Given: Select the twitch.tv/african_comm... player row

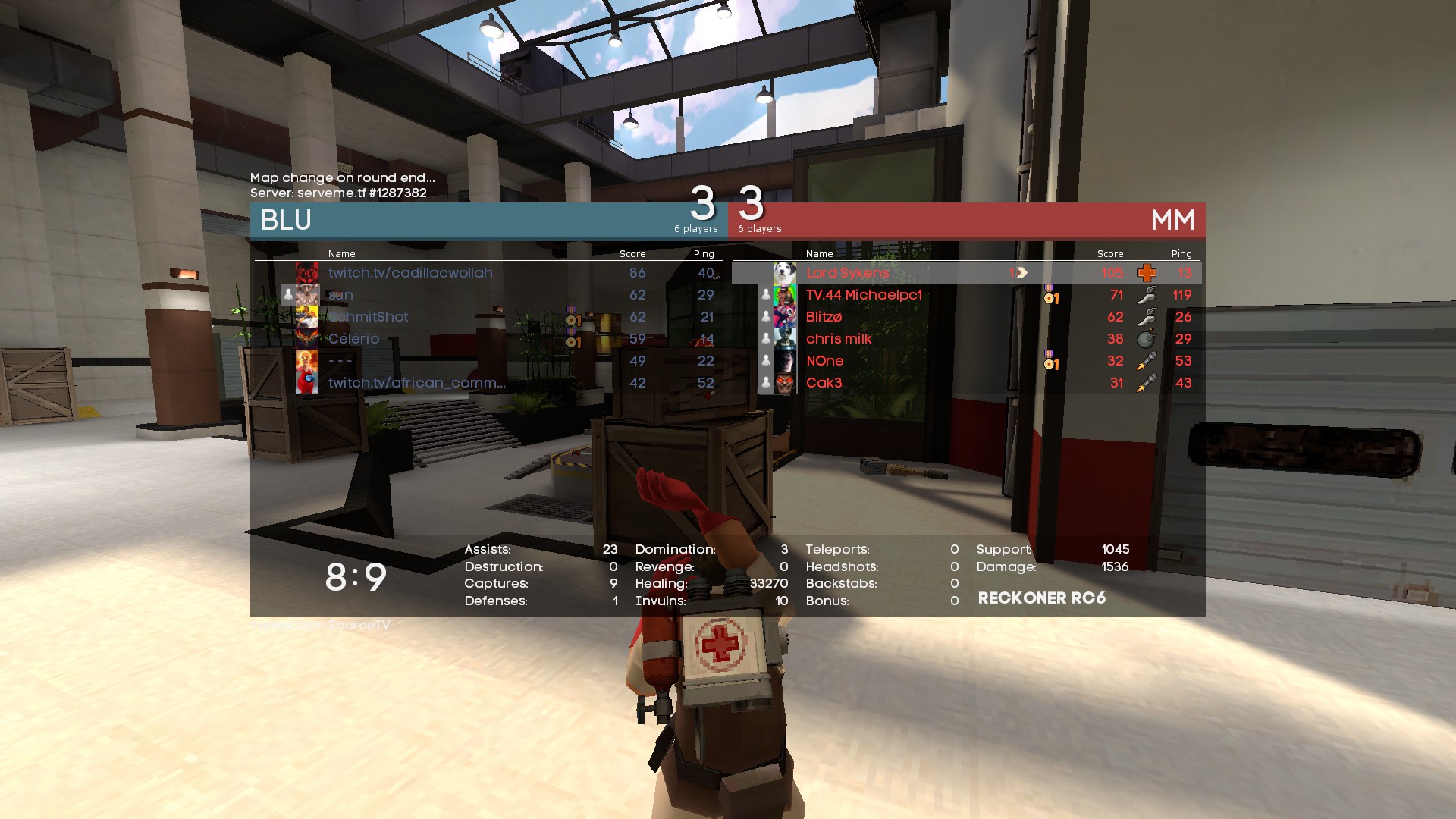Looking at the screenshot, I should 416,383.
